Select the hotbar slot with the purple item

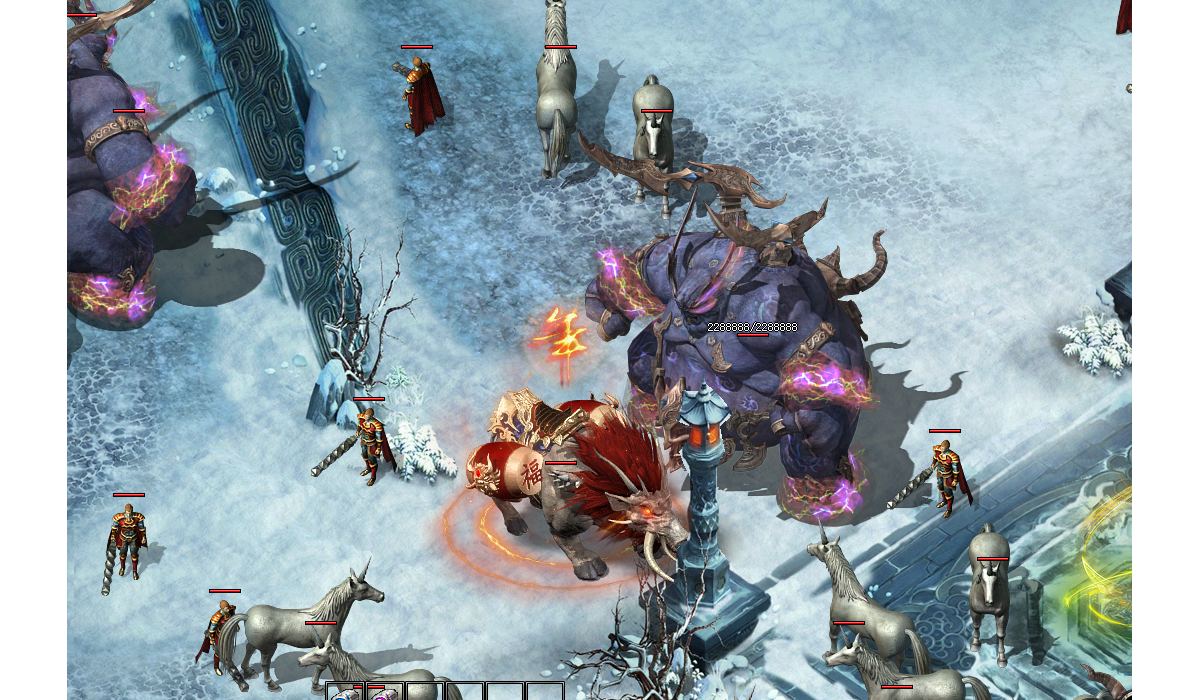point(385,694)
